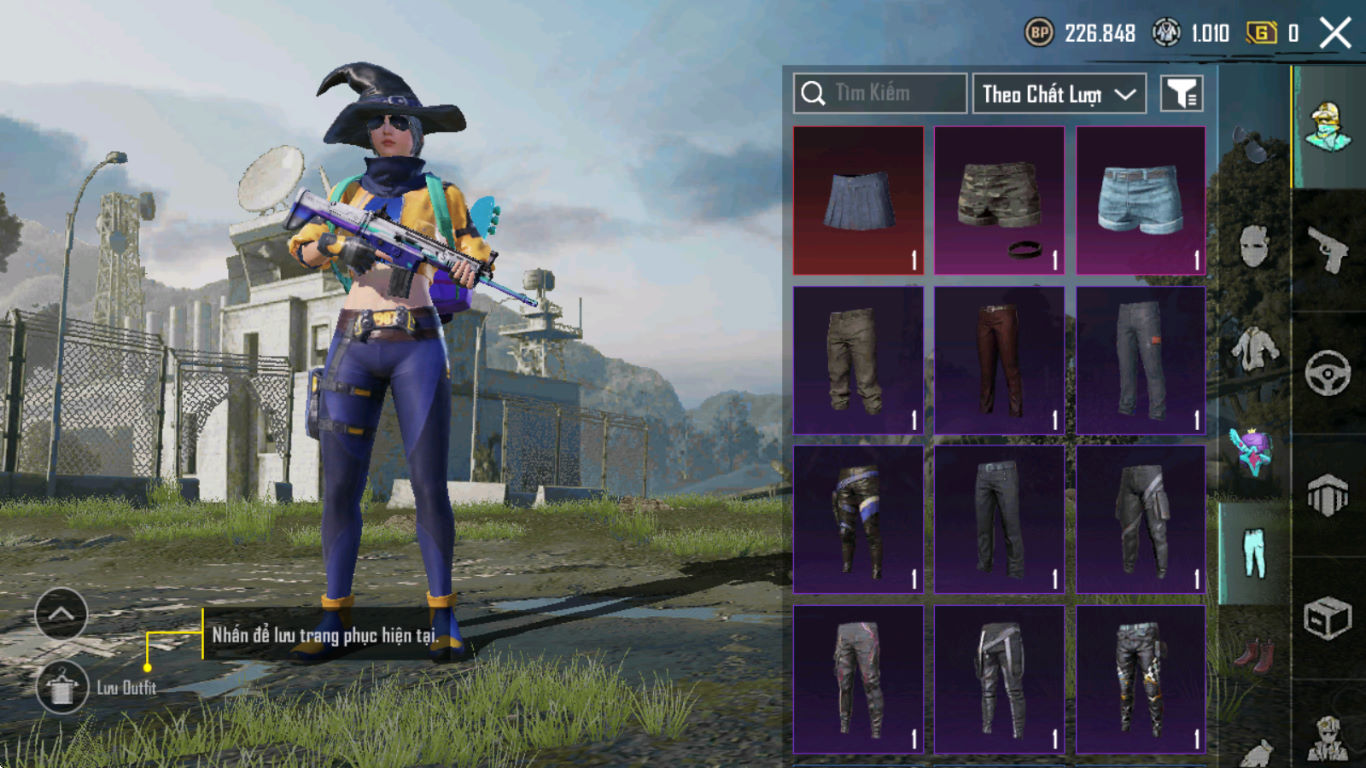This screenshot has height=768, width=1366.
Task: Select the camouflage shorts item
Action: [x=999, y=200]
